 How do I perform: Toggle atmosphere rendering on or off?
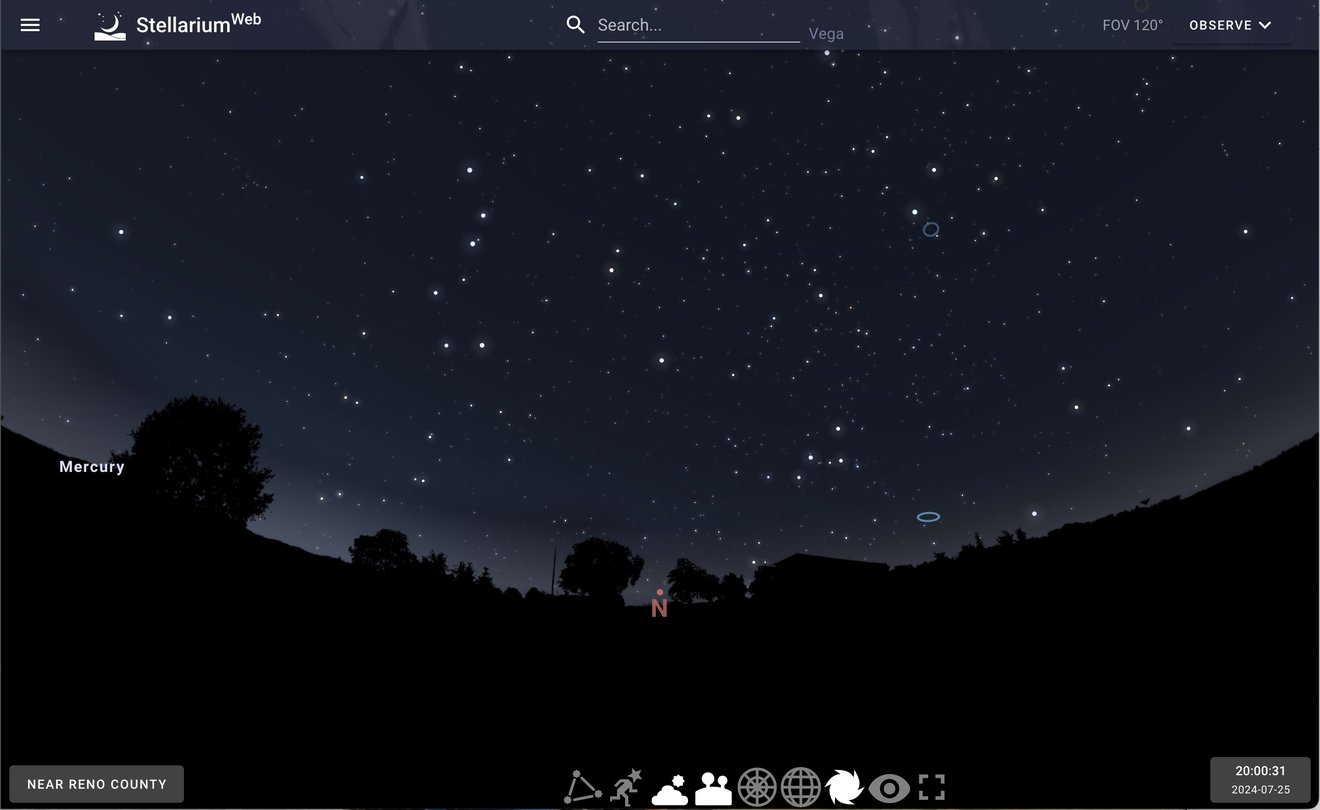tap(668, 789)
